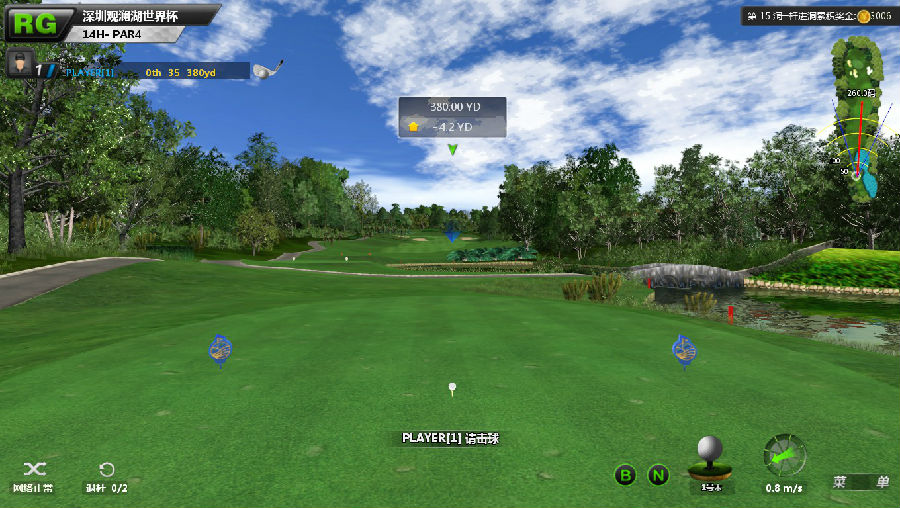Click the network status crossed-arrows icon
This screenshot has height=508, width=900.
tap(34, 469)
